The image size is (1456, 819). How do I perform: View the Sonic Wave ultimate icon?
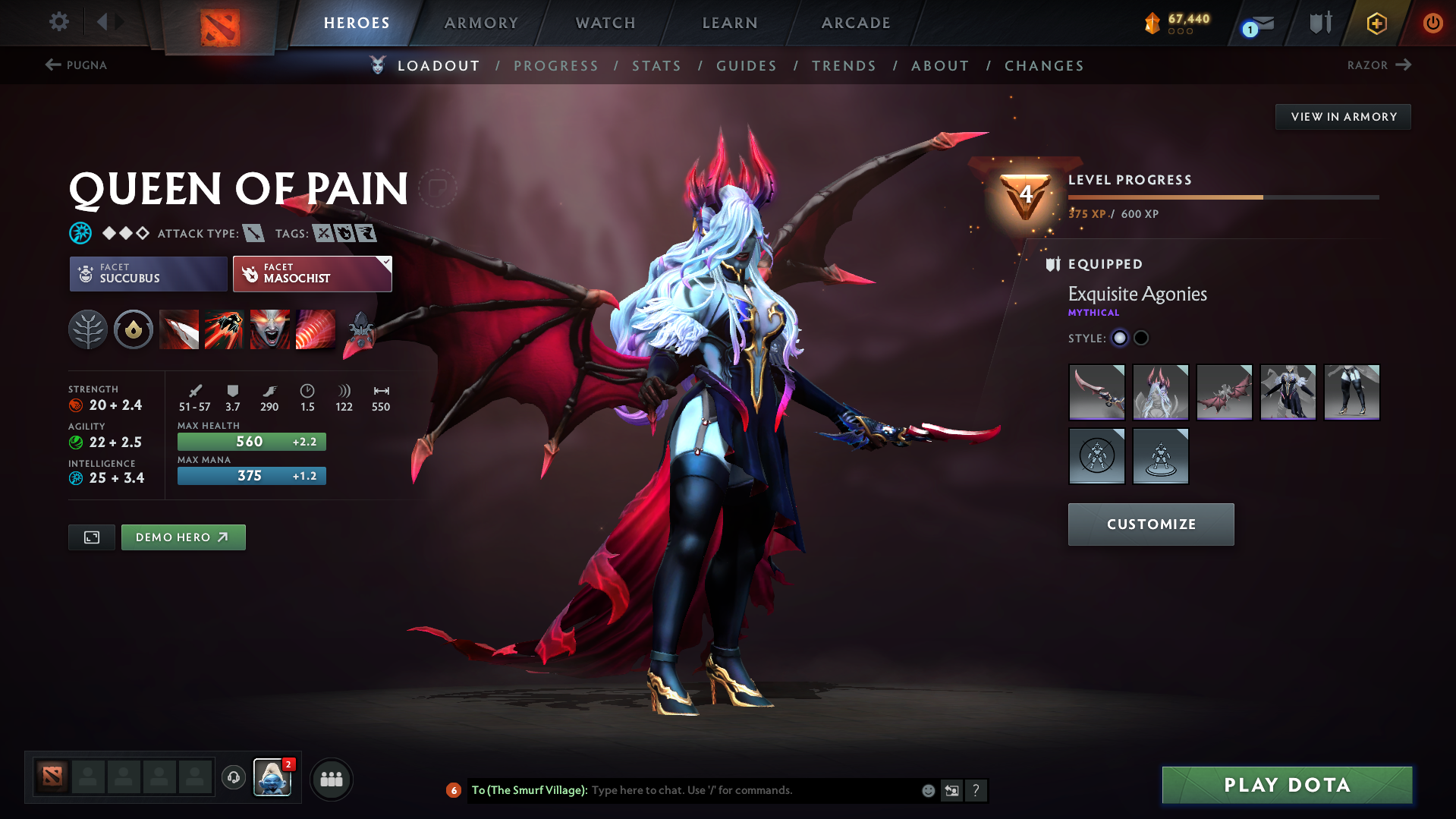tap(316, 329)
